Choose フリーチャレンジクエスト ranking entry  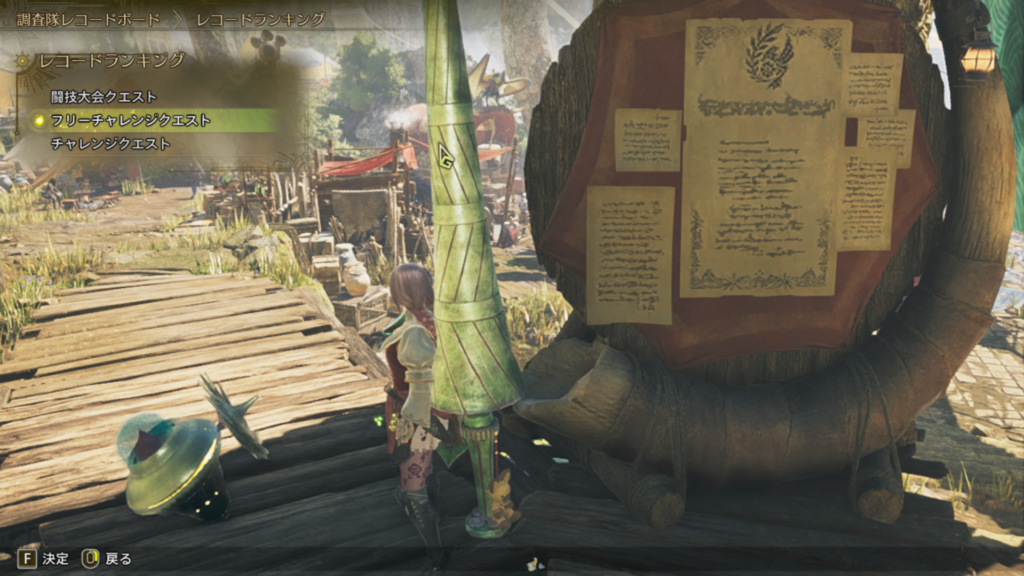130,120
